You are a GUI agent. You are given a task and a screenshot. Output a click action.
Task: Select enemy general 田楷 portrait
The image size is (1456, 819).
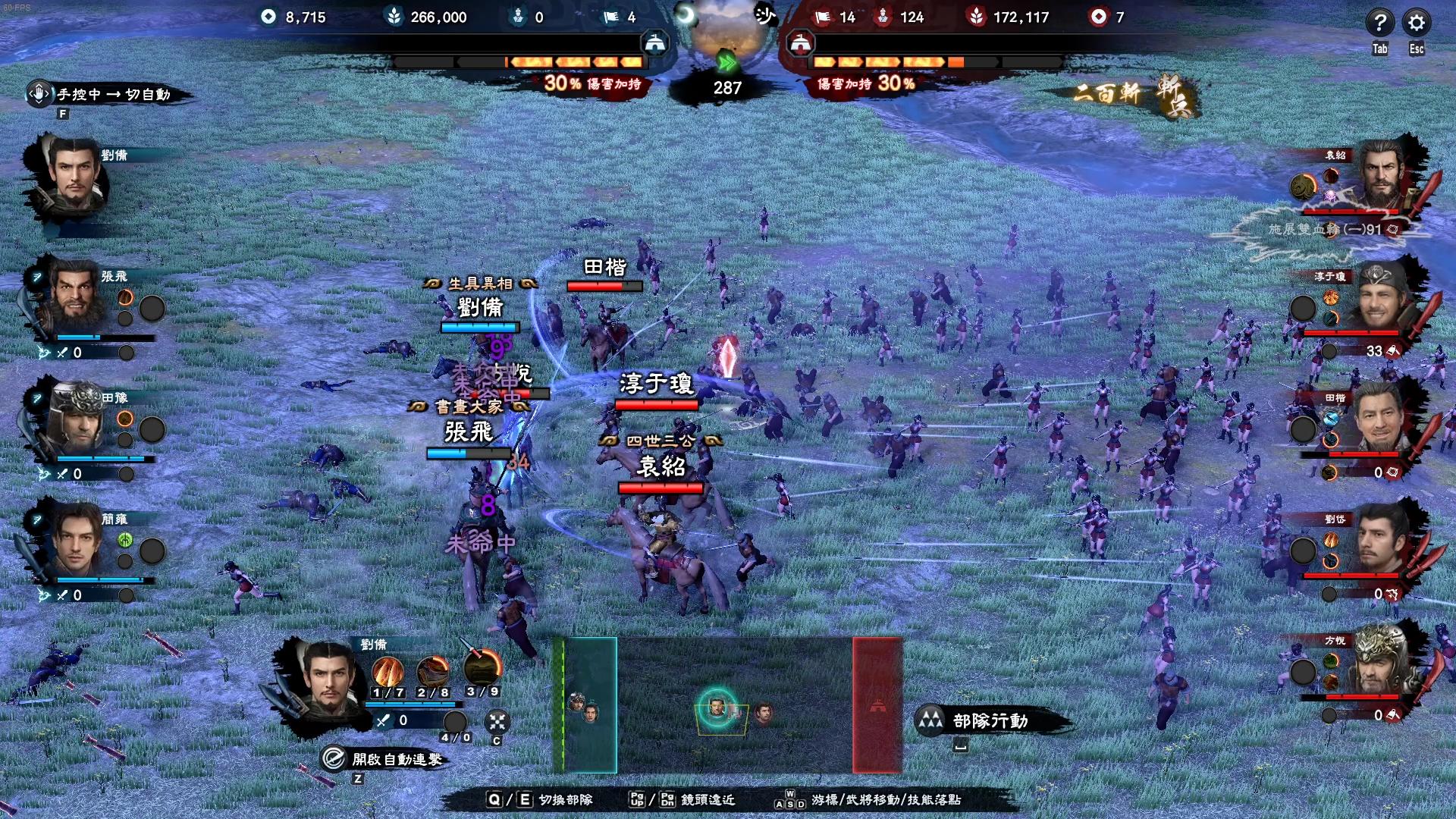pyautogui.click(x=1379, y=419)
